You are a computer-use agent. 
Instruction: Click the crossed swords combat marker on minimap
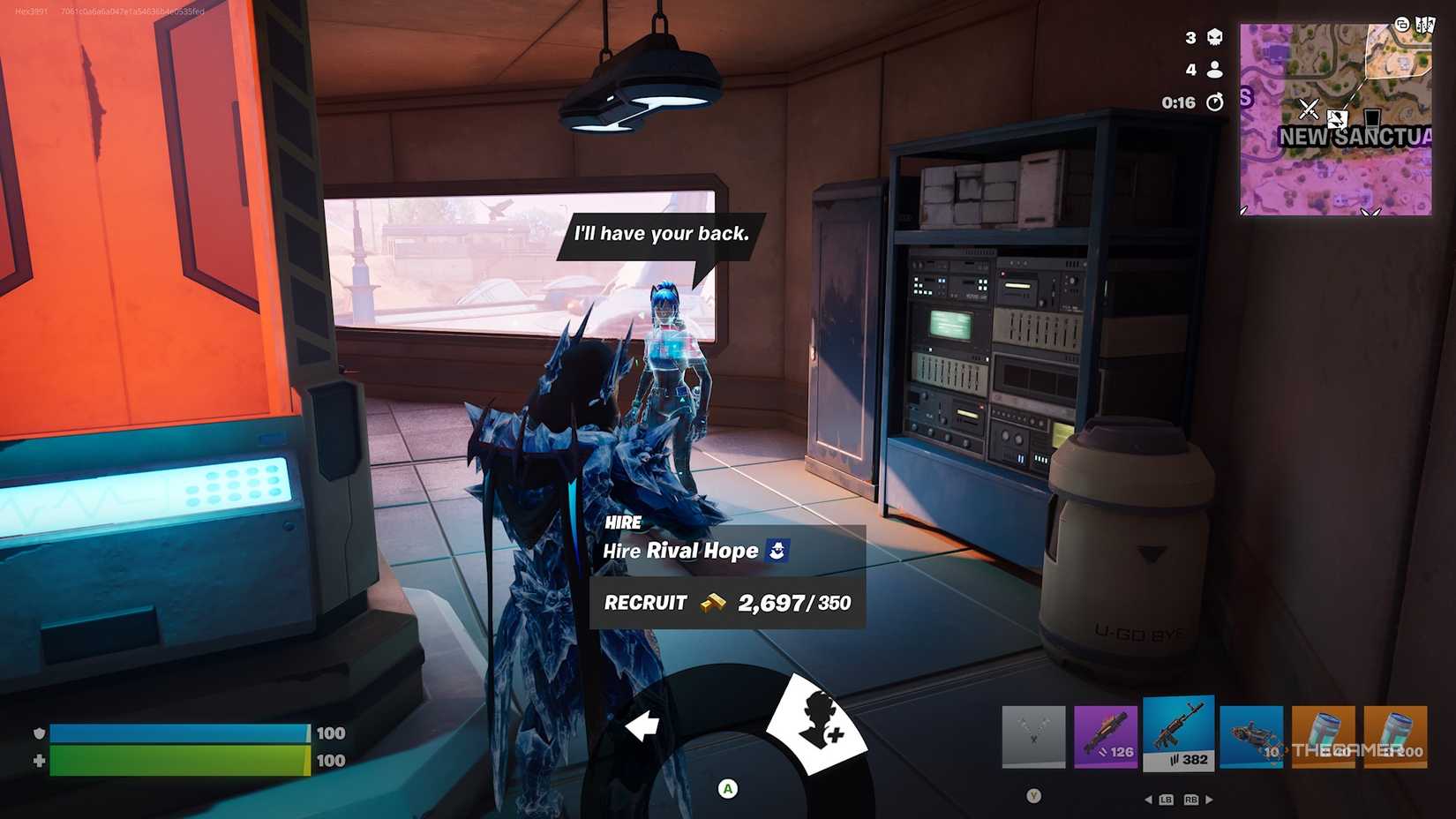point(1309,109)
